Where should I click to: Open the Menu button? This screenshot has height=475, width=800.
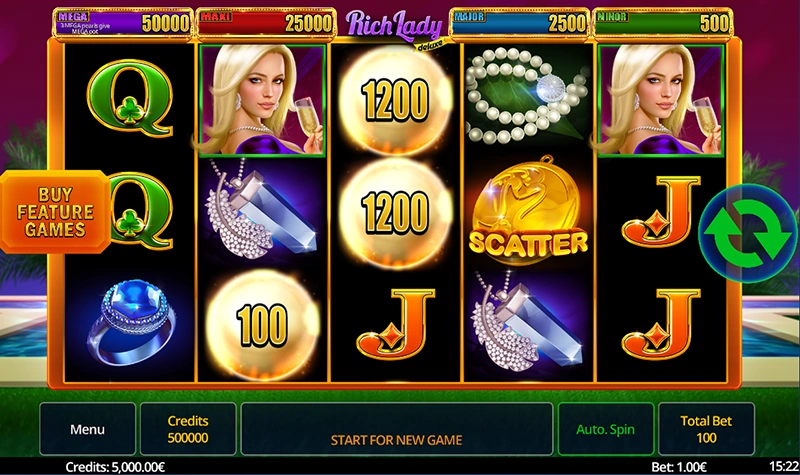87,430
